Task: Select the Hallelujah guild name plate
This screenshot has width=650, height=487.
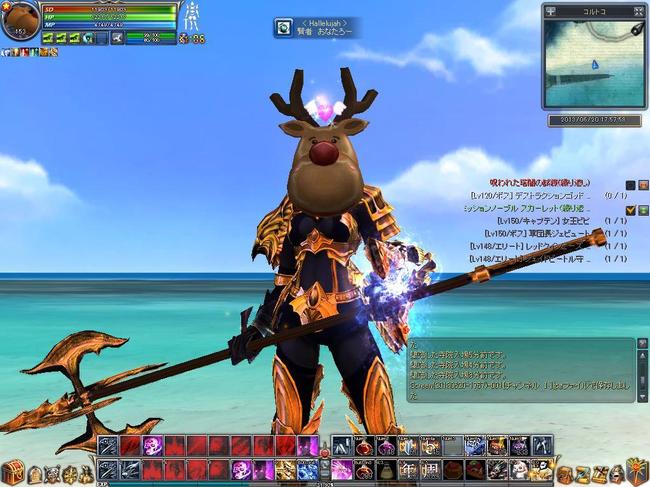Action: tap(316, 27)
